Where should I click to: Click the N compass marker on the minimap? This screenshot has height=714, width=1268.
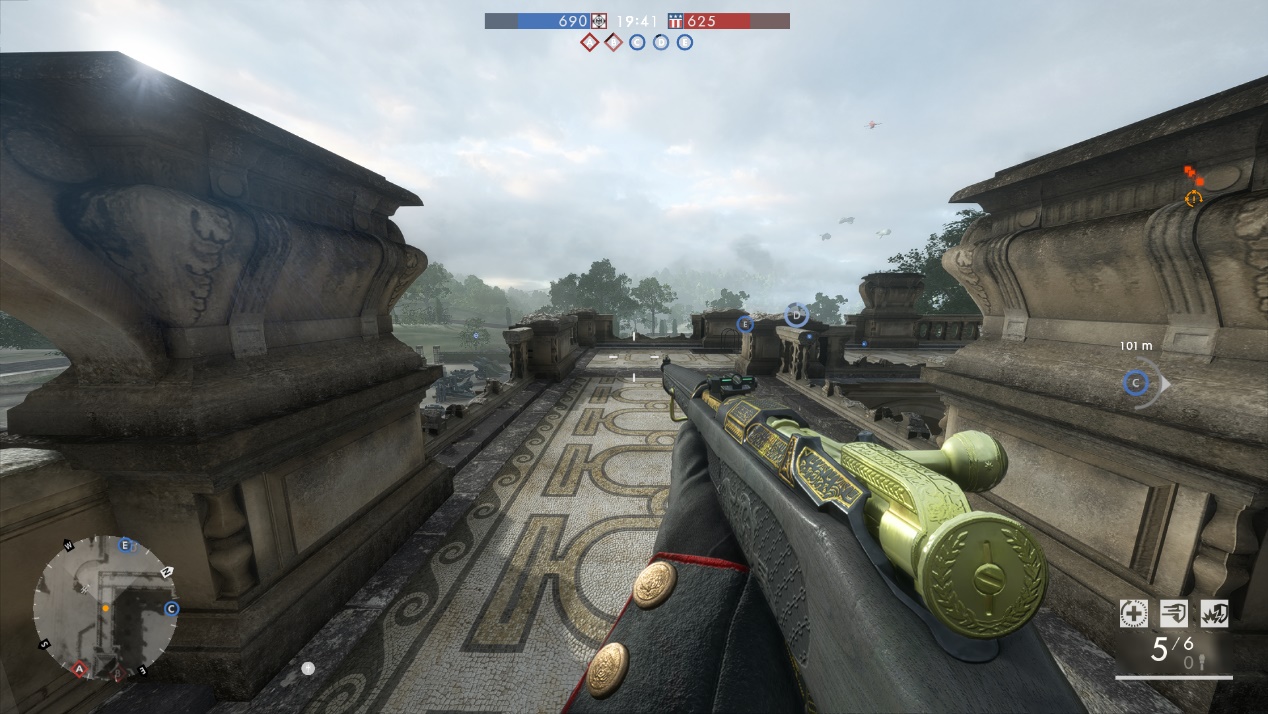[165, 571]
